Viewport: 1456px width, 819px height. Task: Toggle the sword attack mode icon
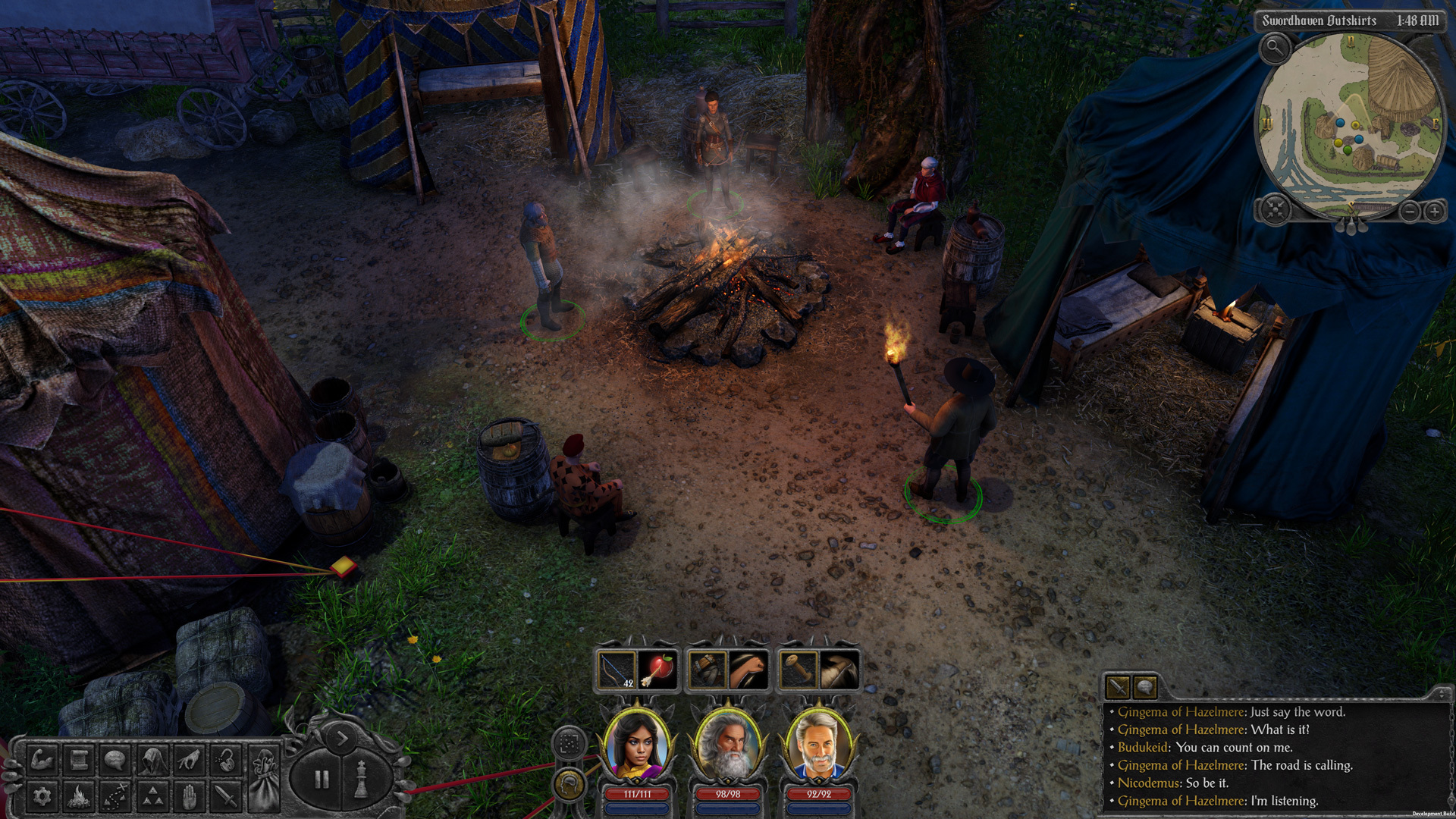[x=225, y=796]
